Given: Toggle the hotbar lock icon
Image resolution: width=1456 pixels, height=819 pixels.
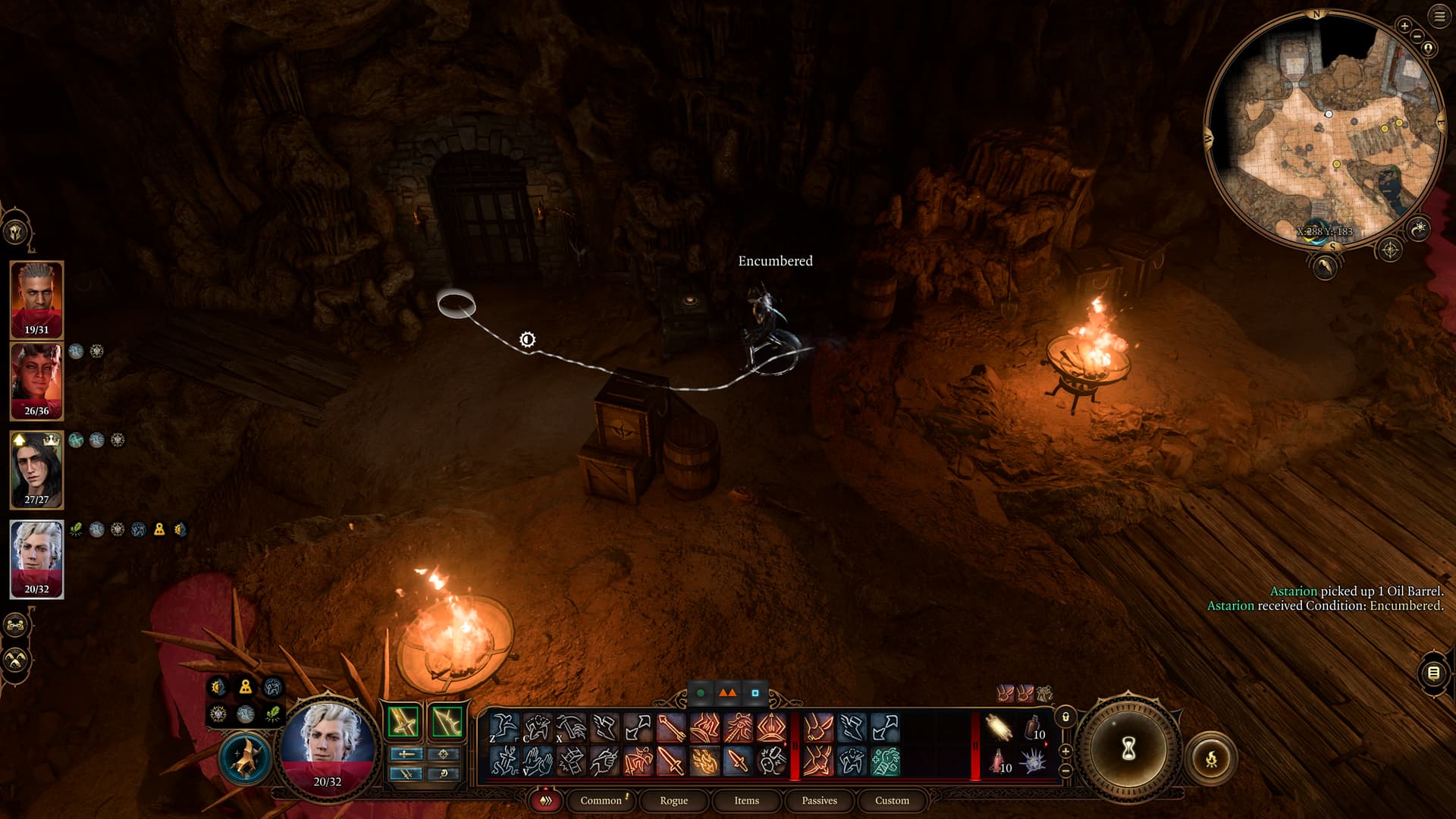Looking at the screenshot, I should tap(1065, 717).
